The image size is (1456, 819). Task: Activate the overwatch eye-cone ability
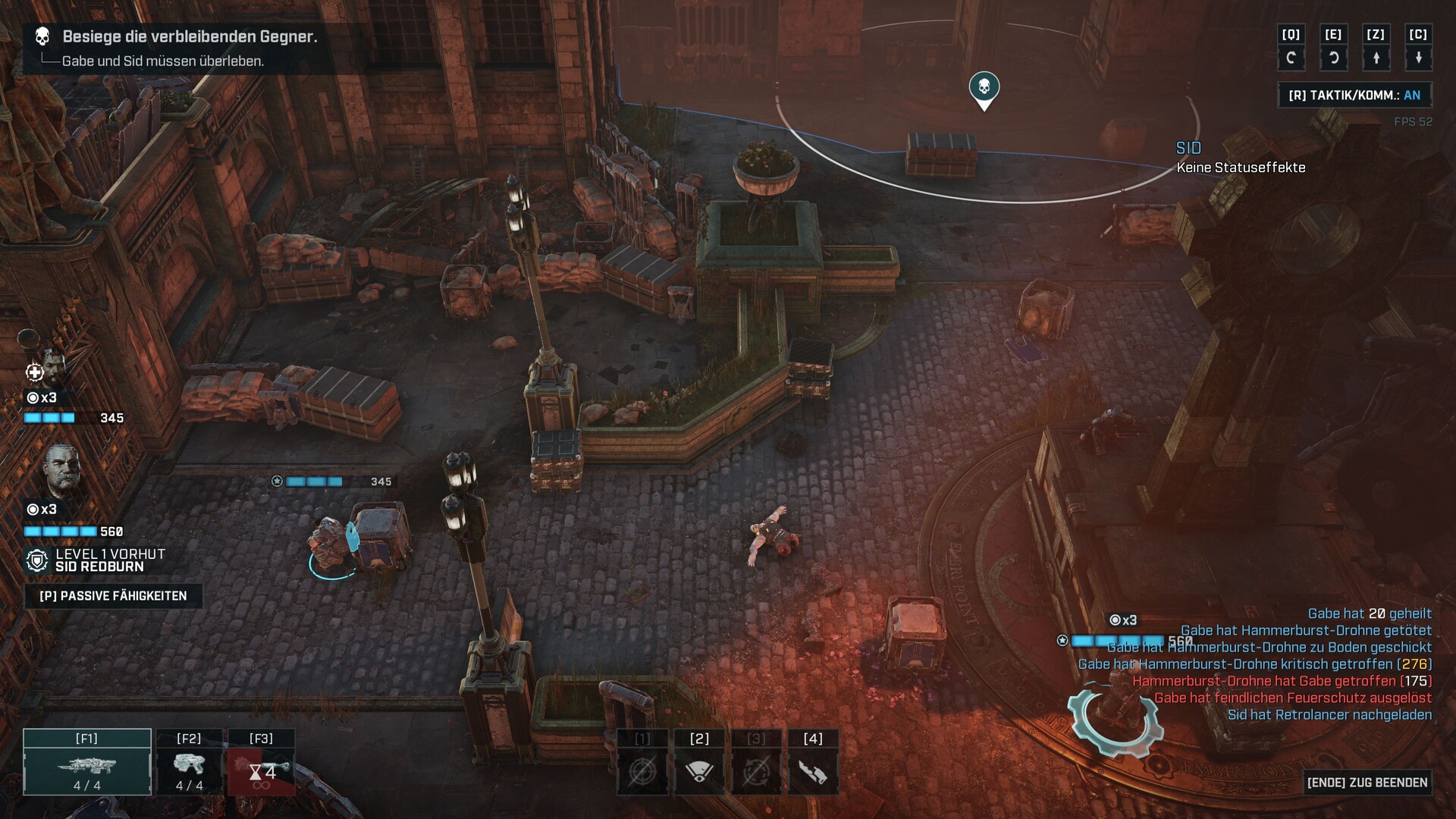(699, 772)
